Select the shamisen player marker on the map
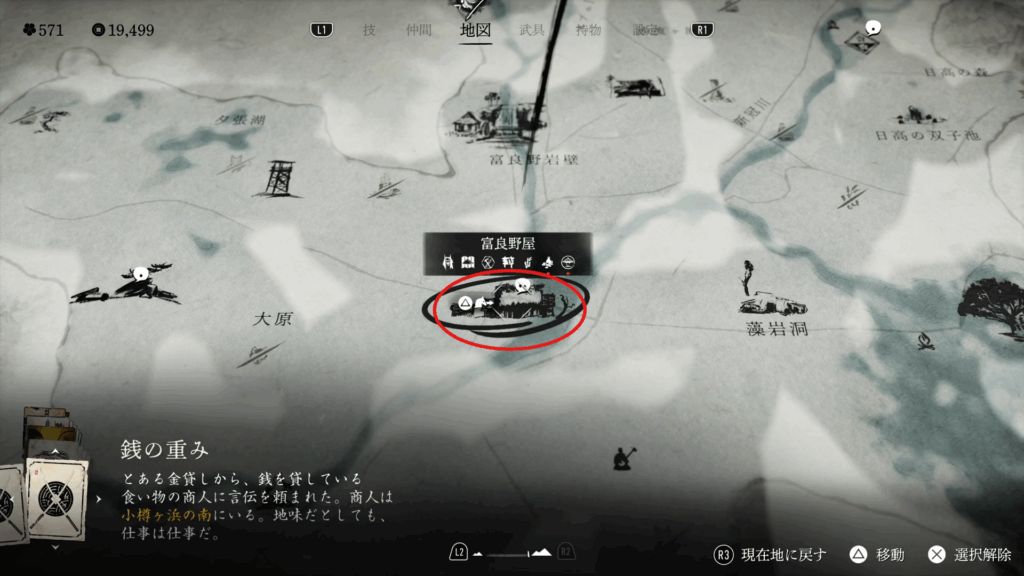The height and width of the screenshot is (576, 1024). pyautogui.click(x=627, y=458)
